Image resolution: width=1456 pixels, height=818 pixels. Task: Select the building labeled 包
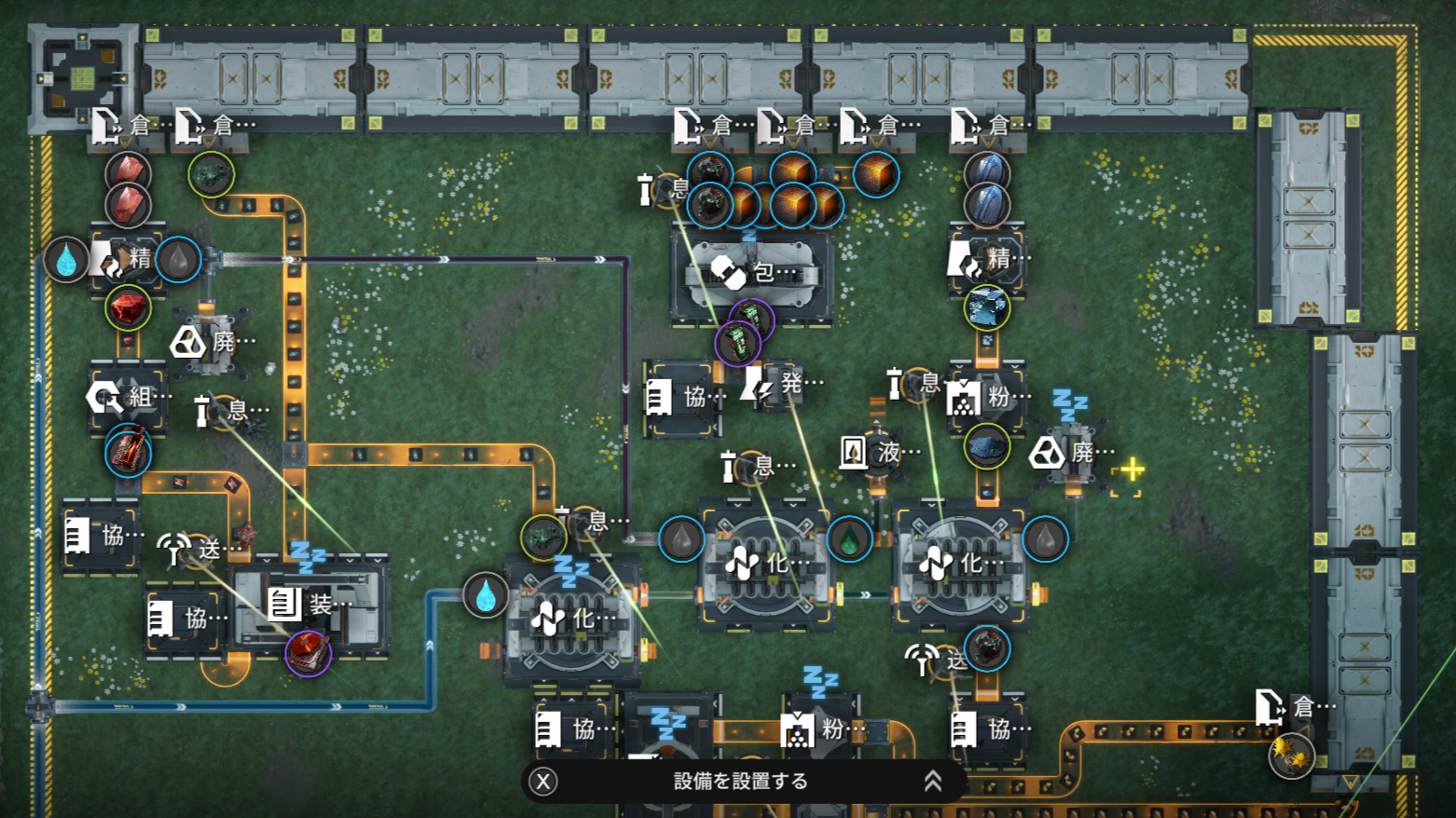[753, 273]
